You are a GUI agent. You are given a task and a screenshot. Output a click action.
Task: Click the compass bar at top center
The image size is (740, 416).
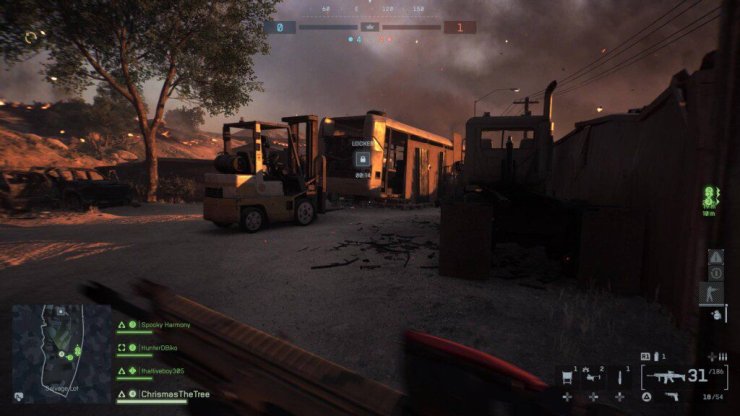click(x=370, y=9)
